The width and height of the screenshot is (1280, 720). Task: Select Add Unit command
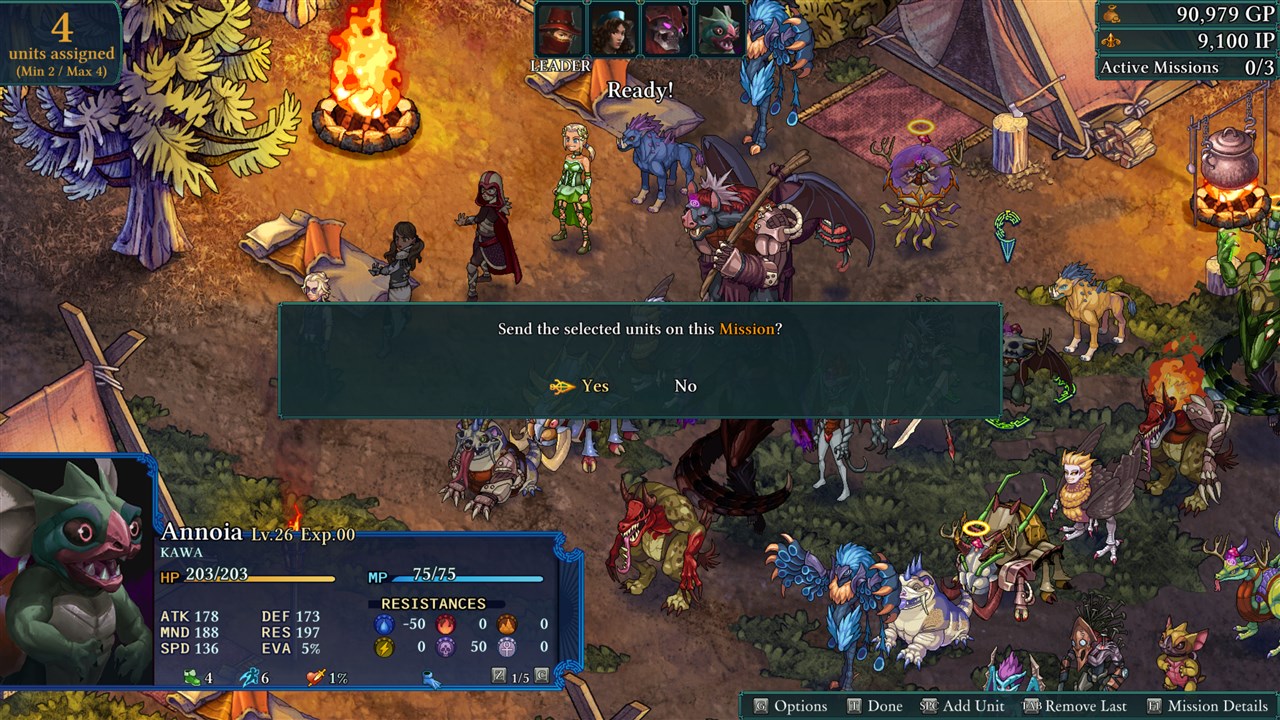pos(977,705)
